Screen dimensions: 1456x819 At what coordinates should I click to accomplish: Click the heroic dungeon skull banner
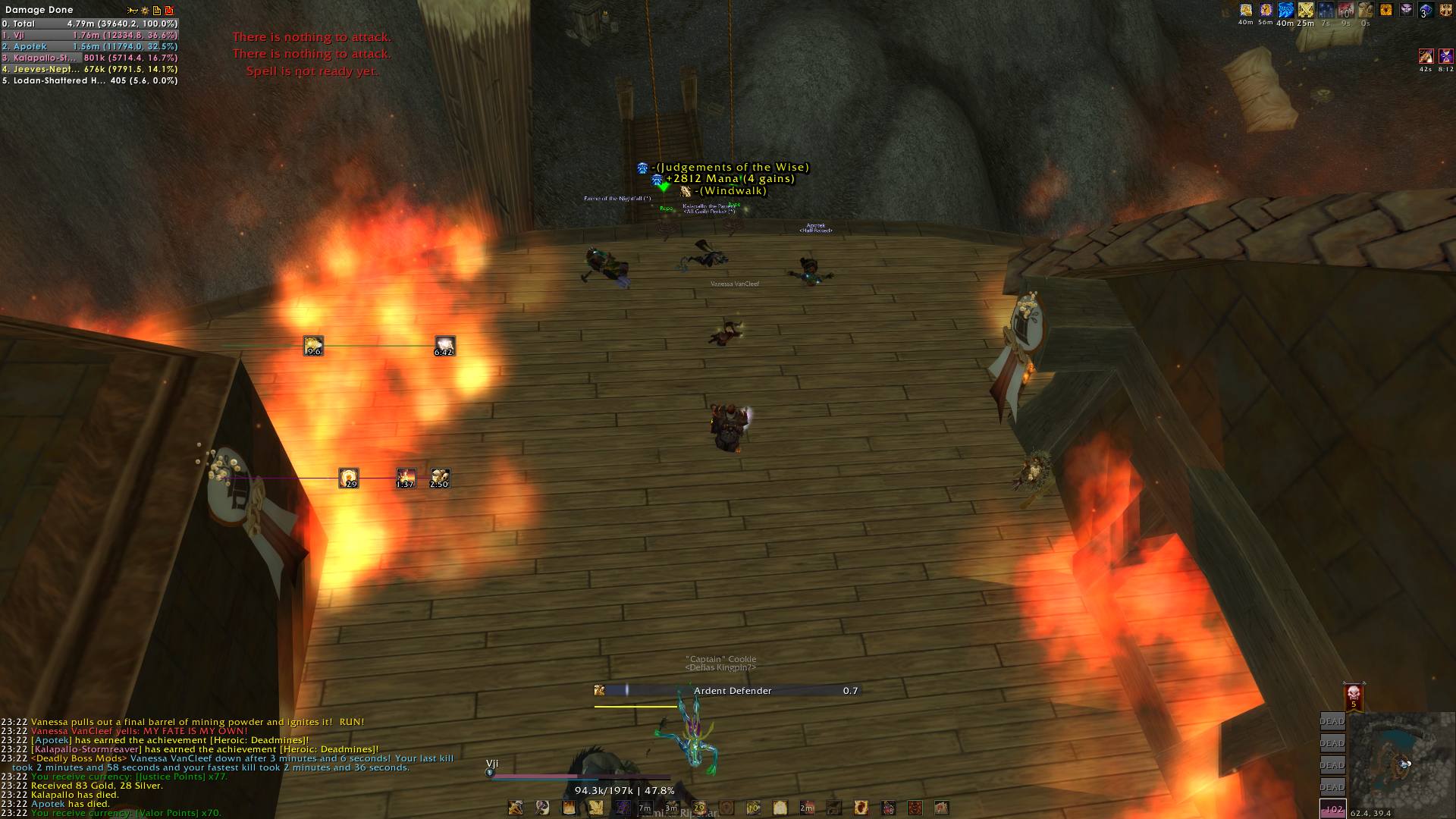coord(1354,697)
